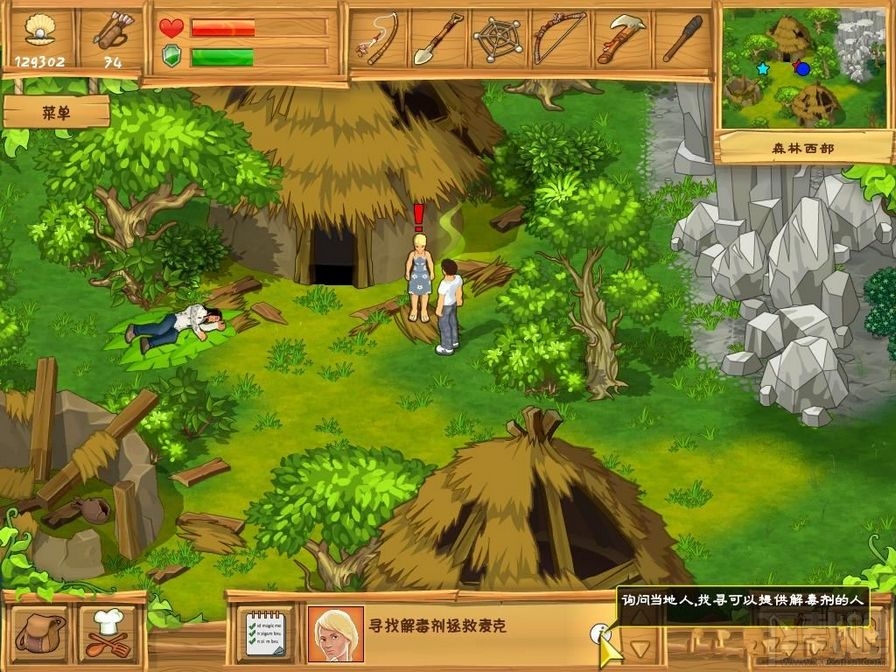Select the wooden club tool

coord(683,40)
